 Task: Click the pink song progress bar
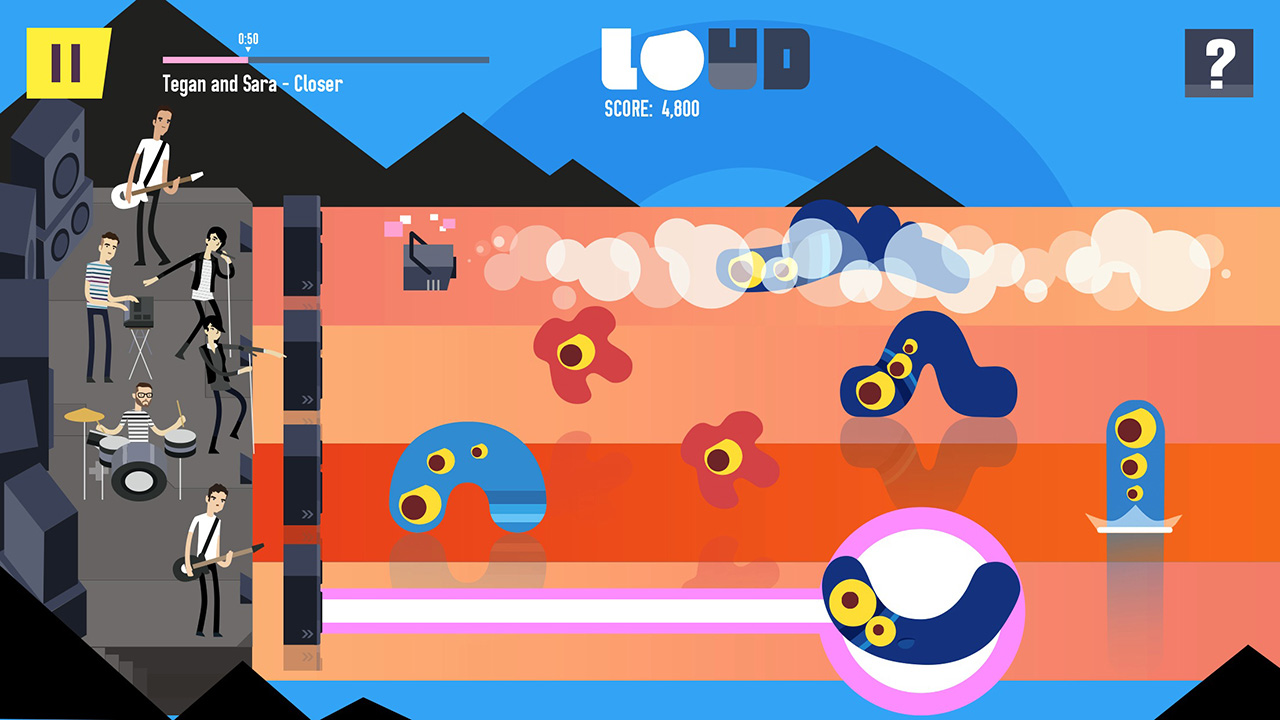205,60
